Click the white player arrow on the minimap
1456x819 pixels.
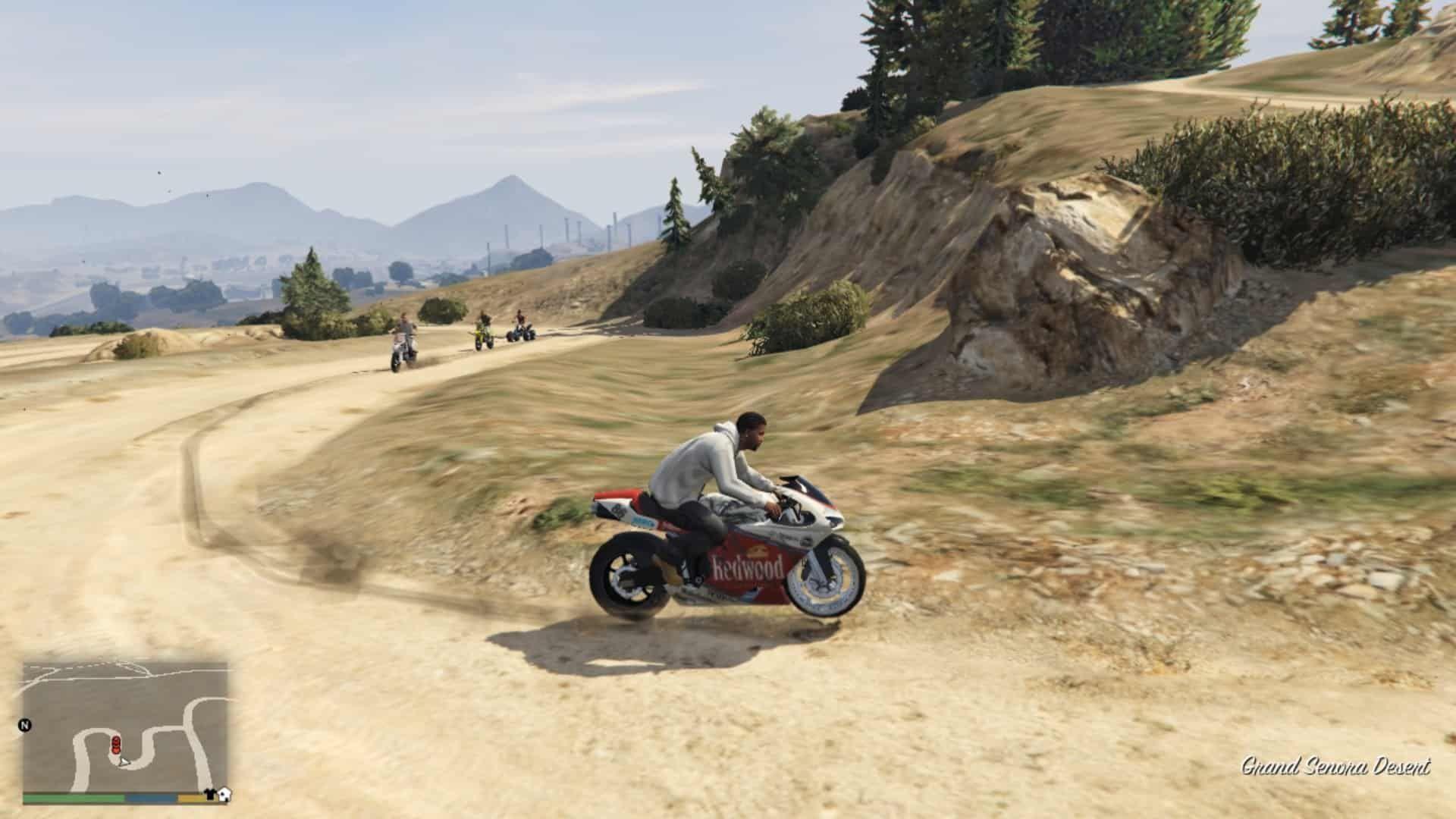124,763
